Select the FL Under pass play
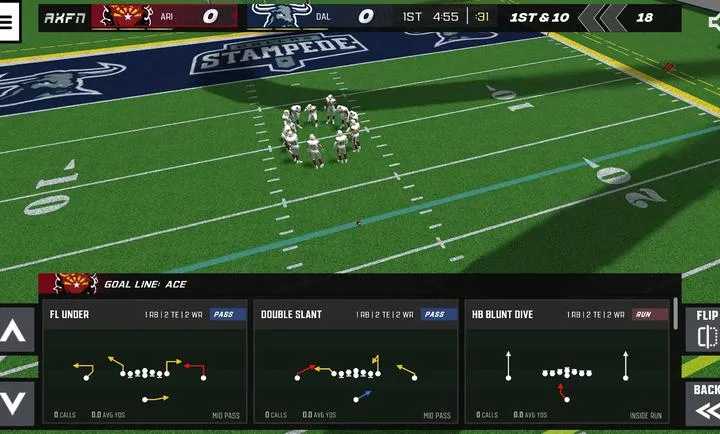The width and height of the screenshot is (720, 434). coord(144,362)
